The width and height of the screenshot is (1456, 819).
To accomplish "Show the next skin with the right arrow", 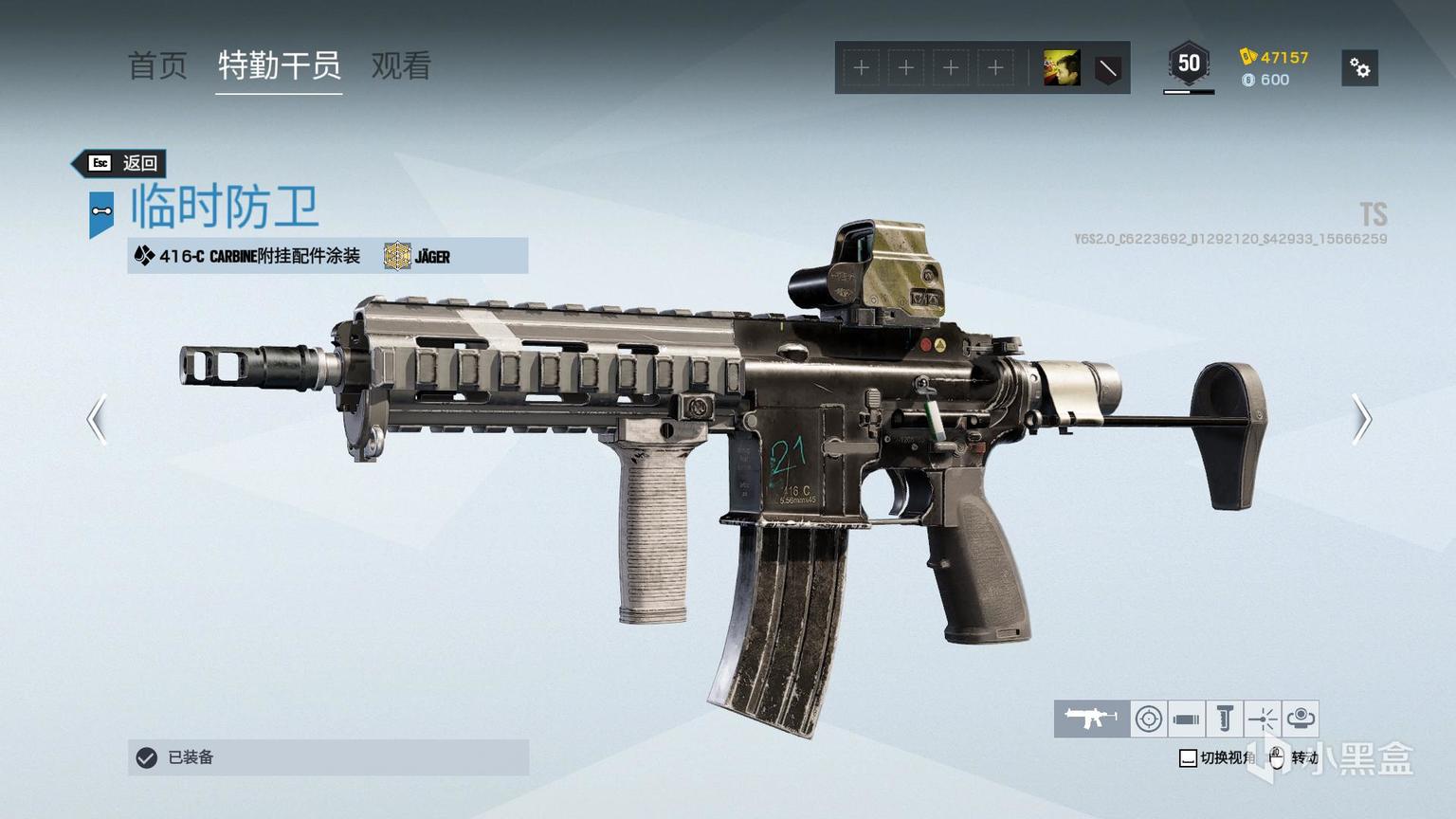I will [1361, 419].
